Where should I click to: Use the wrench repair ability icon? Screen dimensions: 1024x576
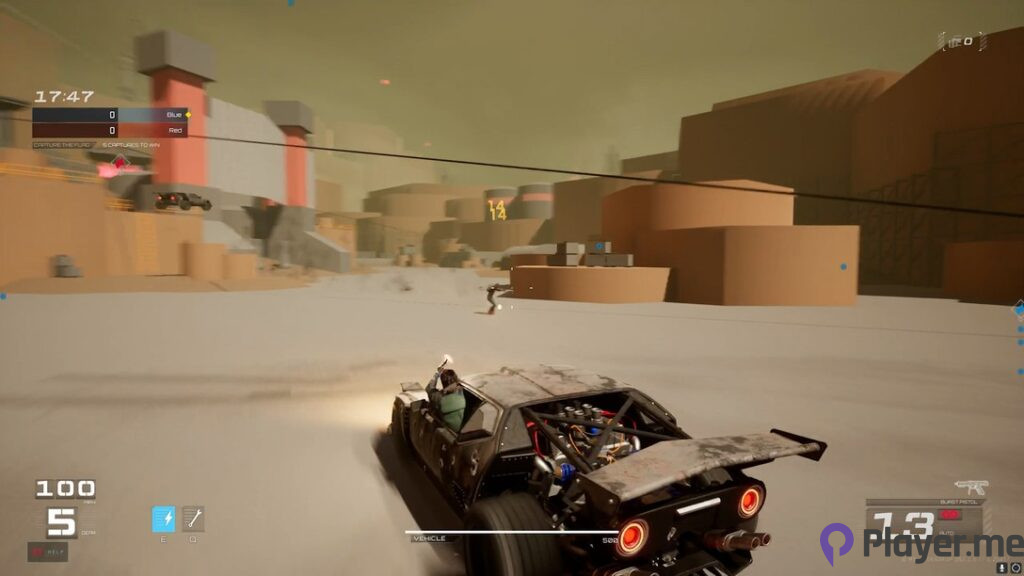pyautogui.click(x=194, y=519)
